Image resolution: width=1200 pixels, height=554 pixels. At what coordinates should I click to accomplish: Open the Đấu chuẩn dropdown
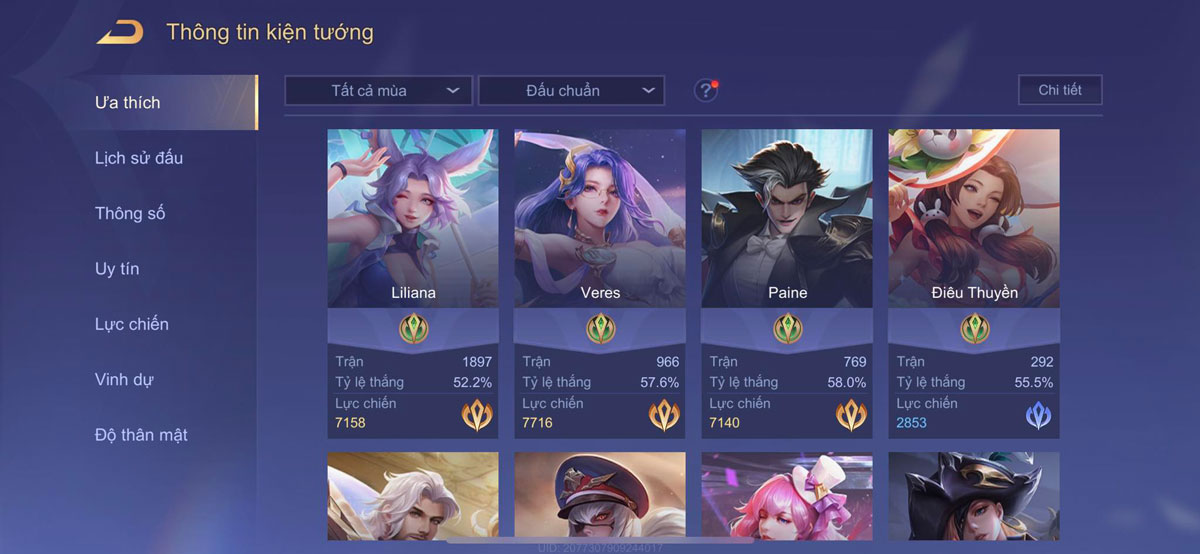(571, 90)
